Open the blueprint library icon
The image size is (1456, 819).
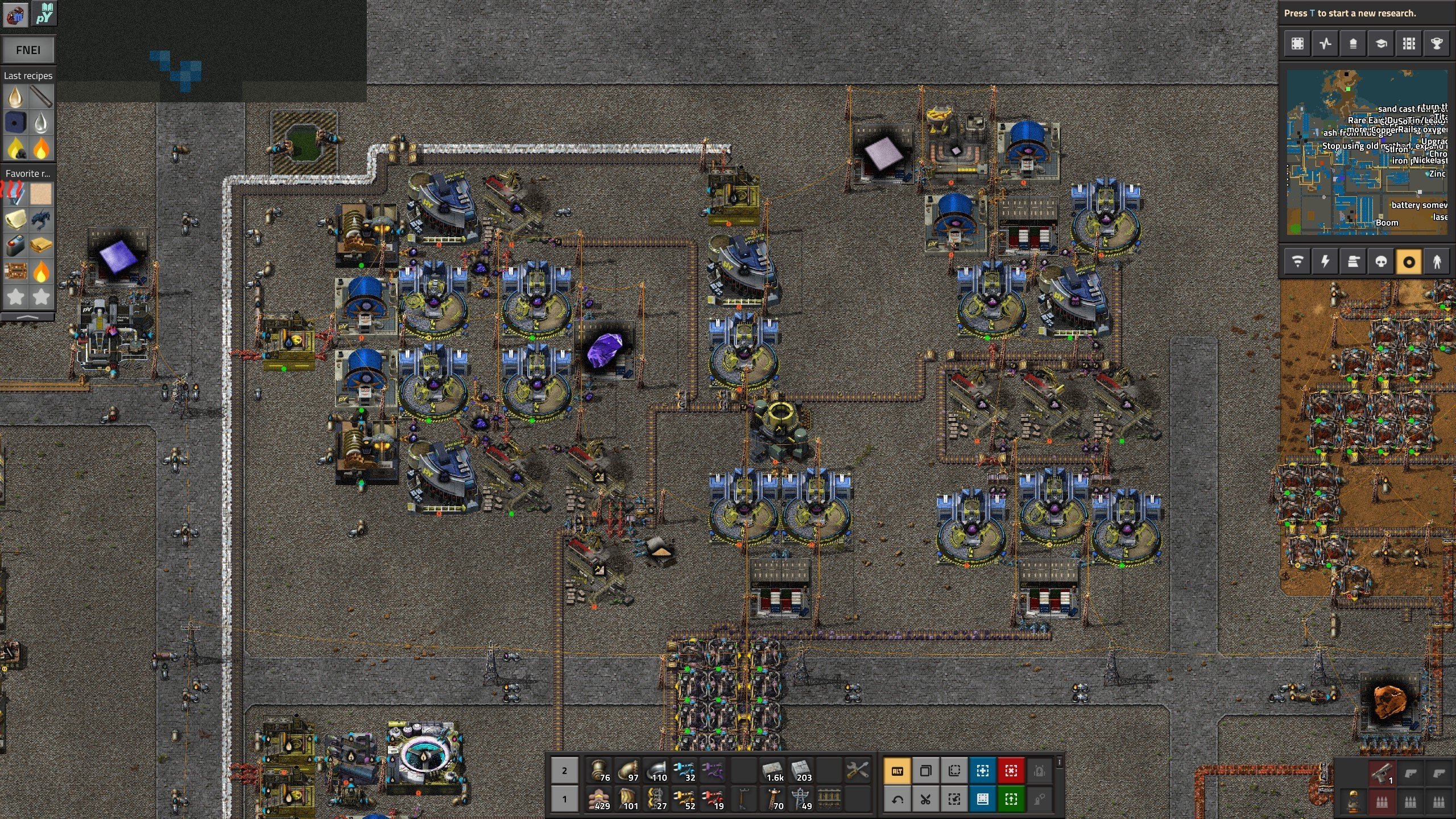pos(1297,43)
